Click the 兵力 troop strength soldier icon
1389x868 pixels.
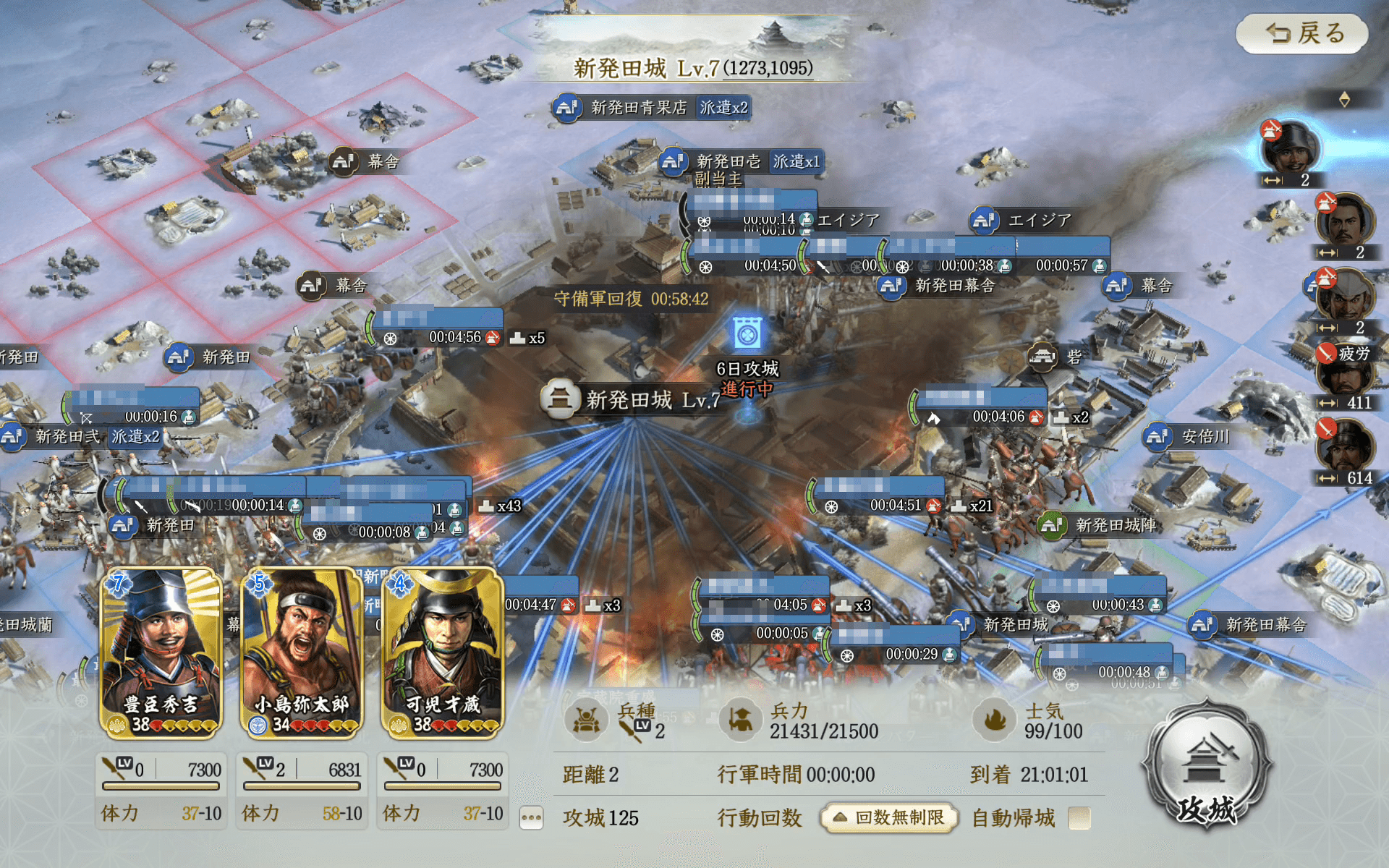tap(739, 720)
